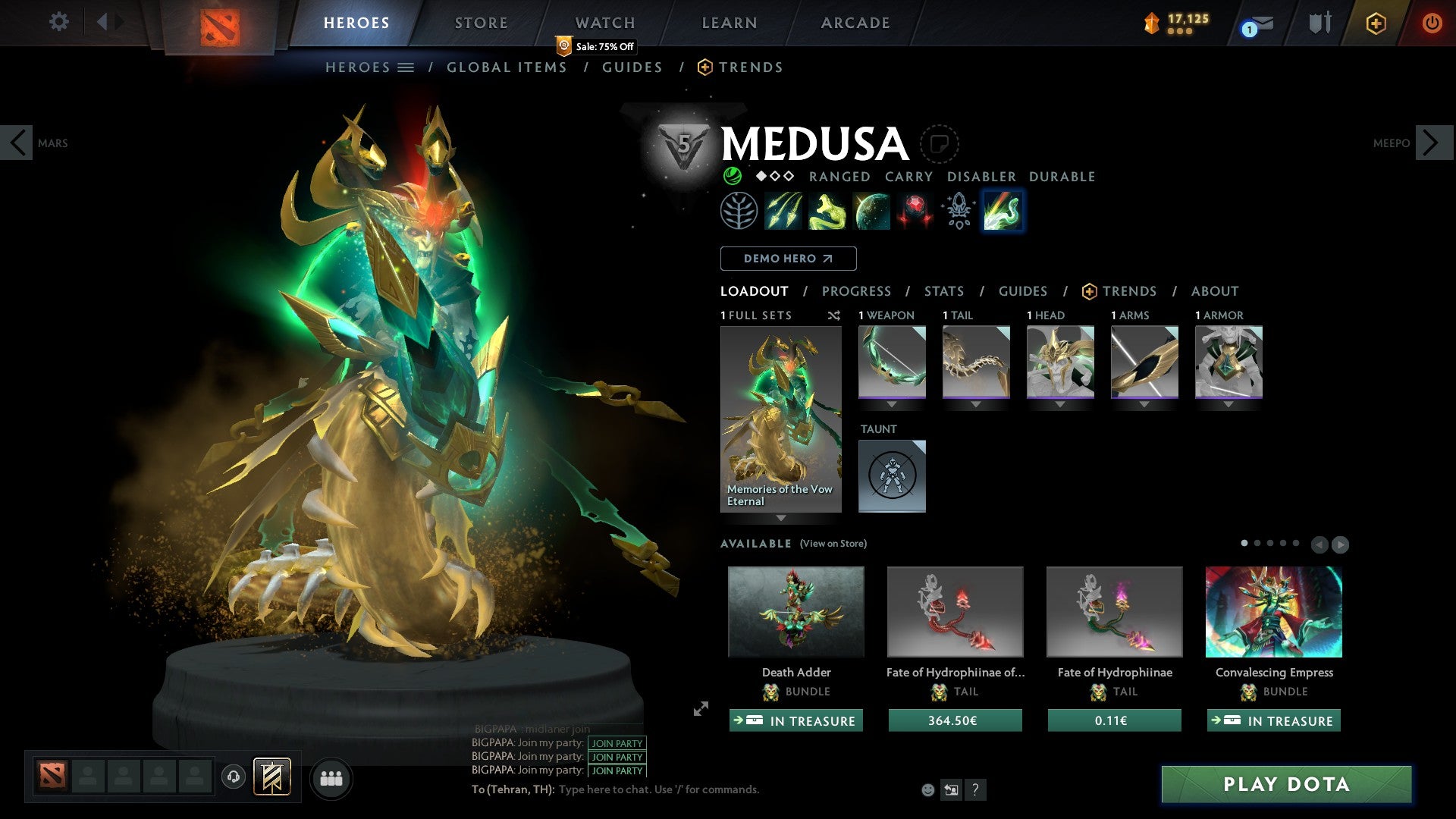1456x819 pixels.
Task: Click the Mana Shield gem ability icon
Action: [914, 211]
